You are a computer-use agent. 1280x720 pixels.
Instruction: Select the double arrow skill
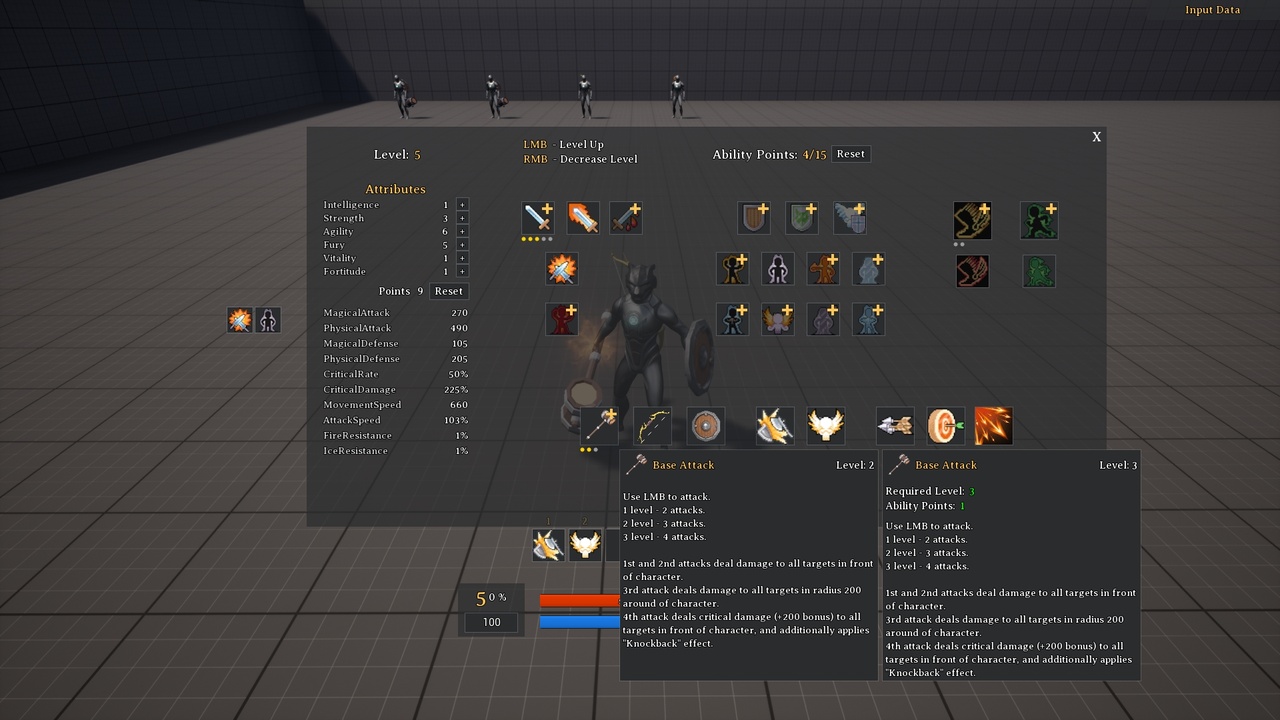click(895, 426)
